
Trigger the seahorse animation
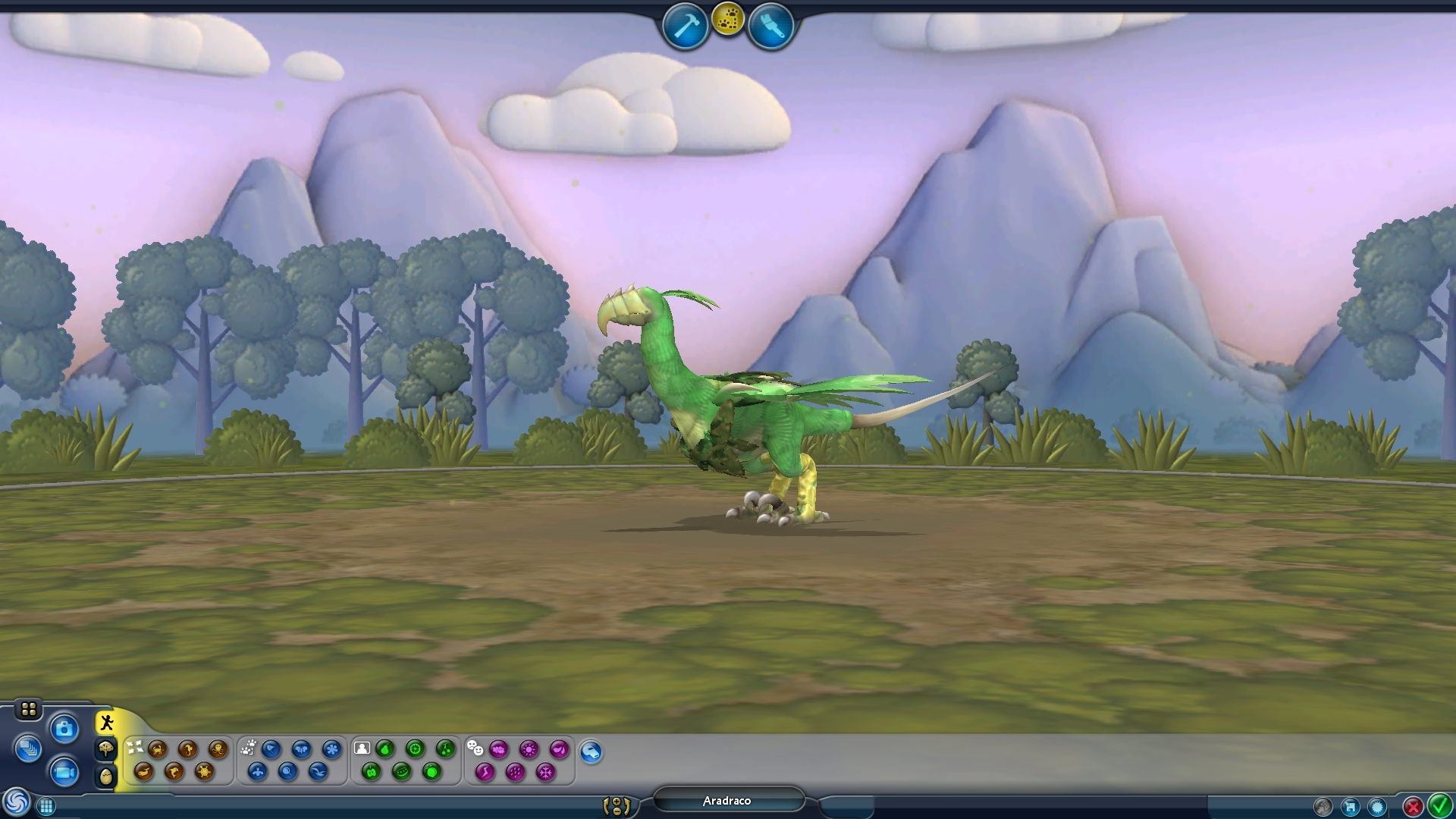click(x=188, y=749)
